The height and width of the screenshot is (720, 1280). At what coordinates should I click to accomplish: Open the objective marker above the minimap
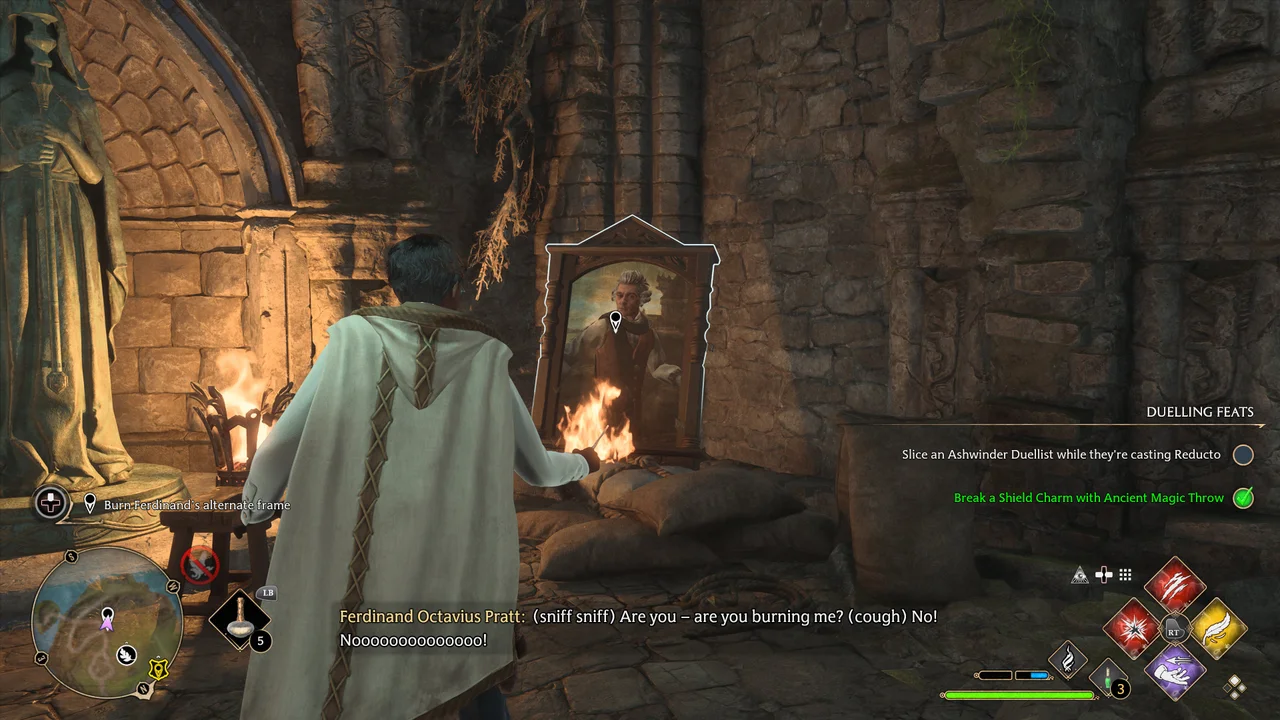90,503
